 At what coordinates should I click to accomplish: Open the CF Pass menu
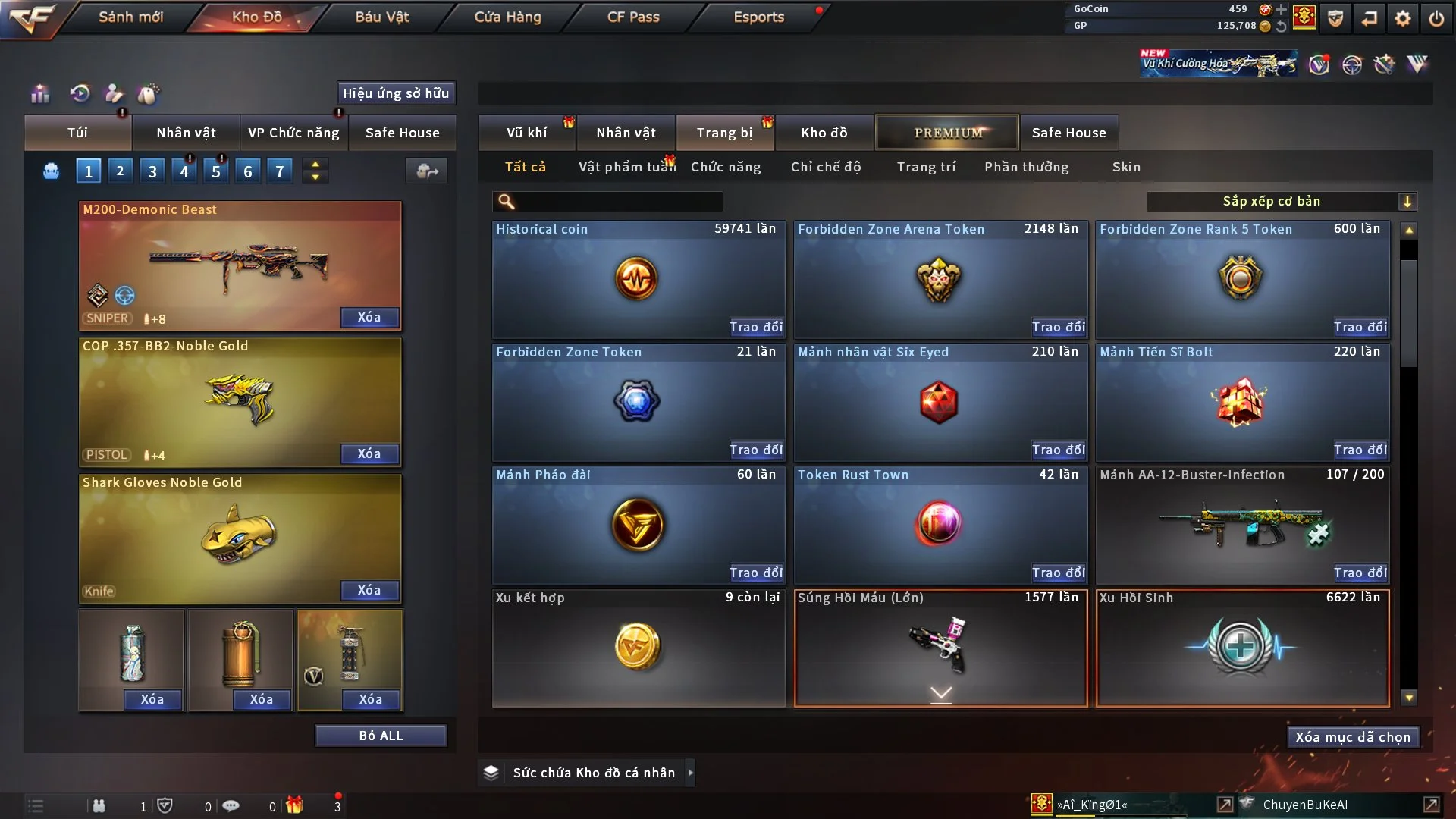click(633, 17)
